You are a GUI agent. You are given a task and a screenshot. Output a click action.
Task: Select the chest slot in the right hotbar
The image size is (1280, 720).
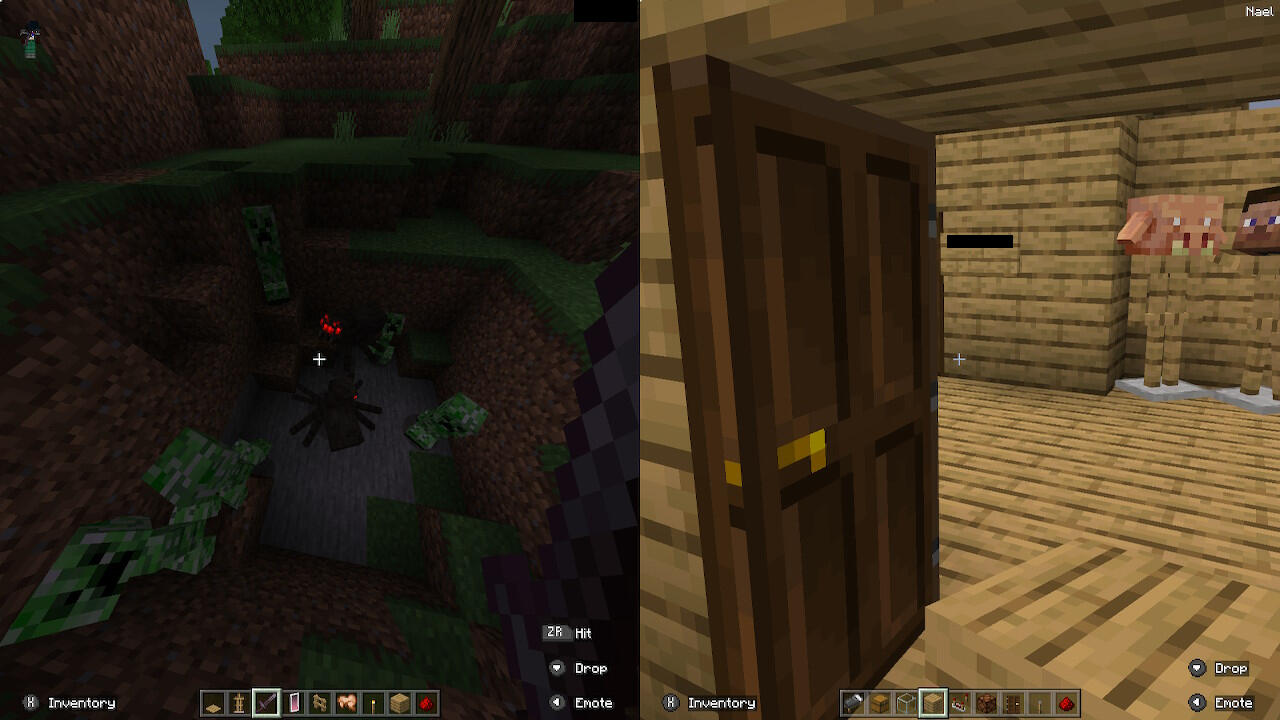click(879, 703)
